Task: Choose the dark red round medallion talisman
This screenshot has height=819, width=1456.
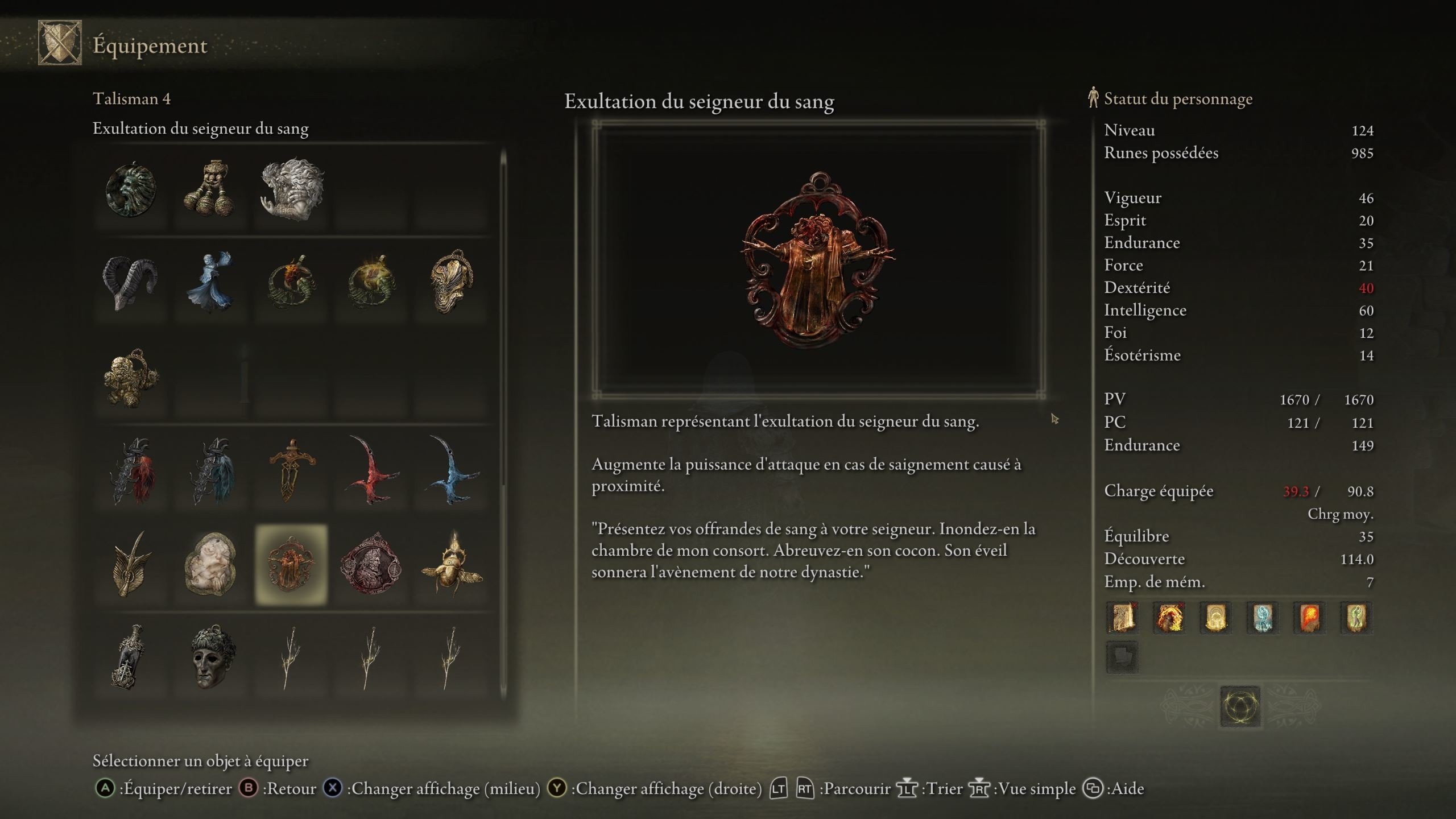Action: point(371,564)
